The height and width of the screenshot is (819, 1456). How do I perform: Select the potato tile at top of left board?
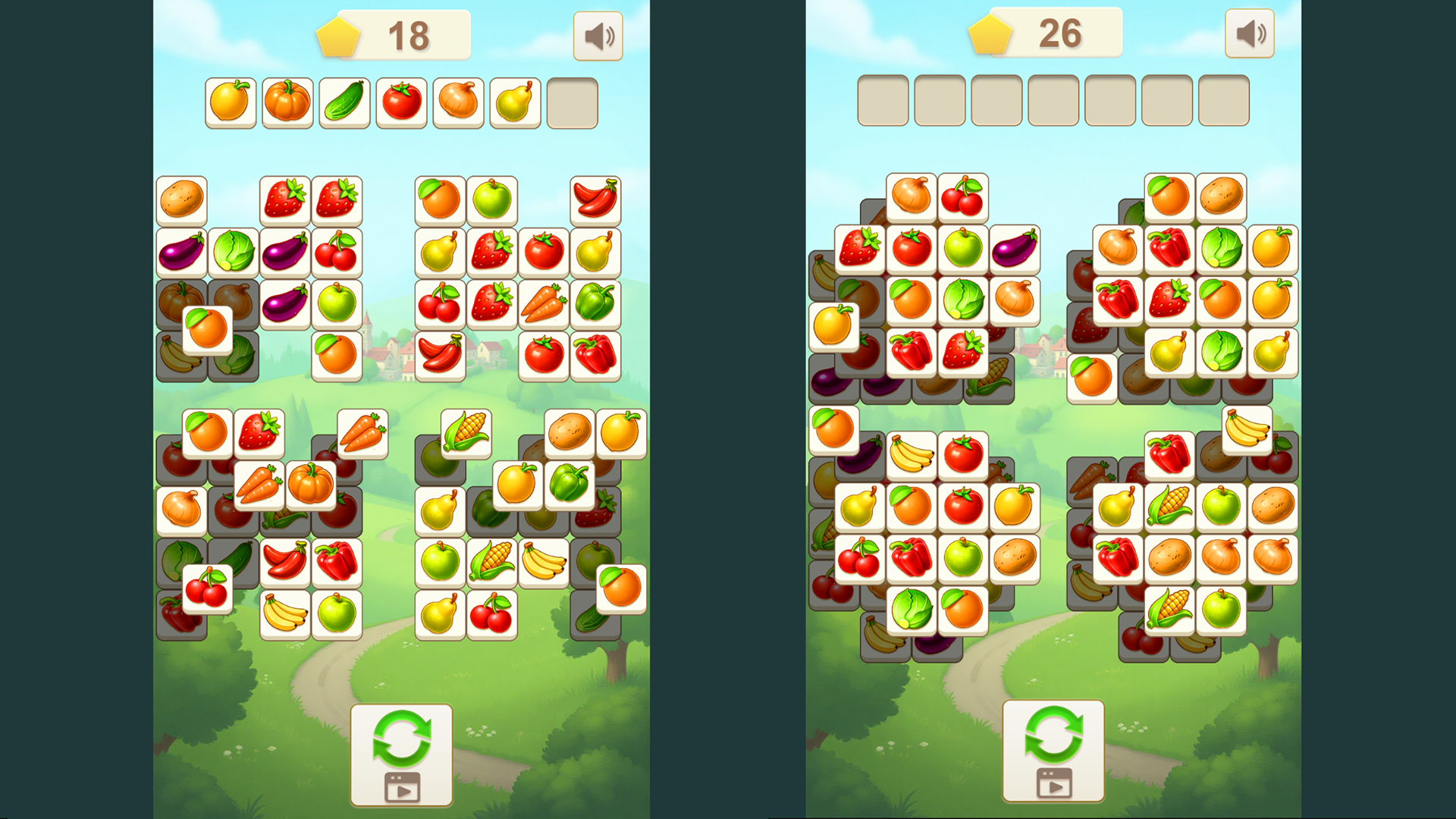click(182, 201)
